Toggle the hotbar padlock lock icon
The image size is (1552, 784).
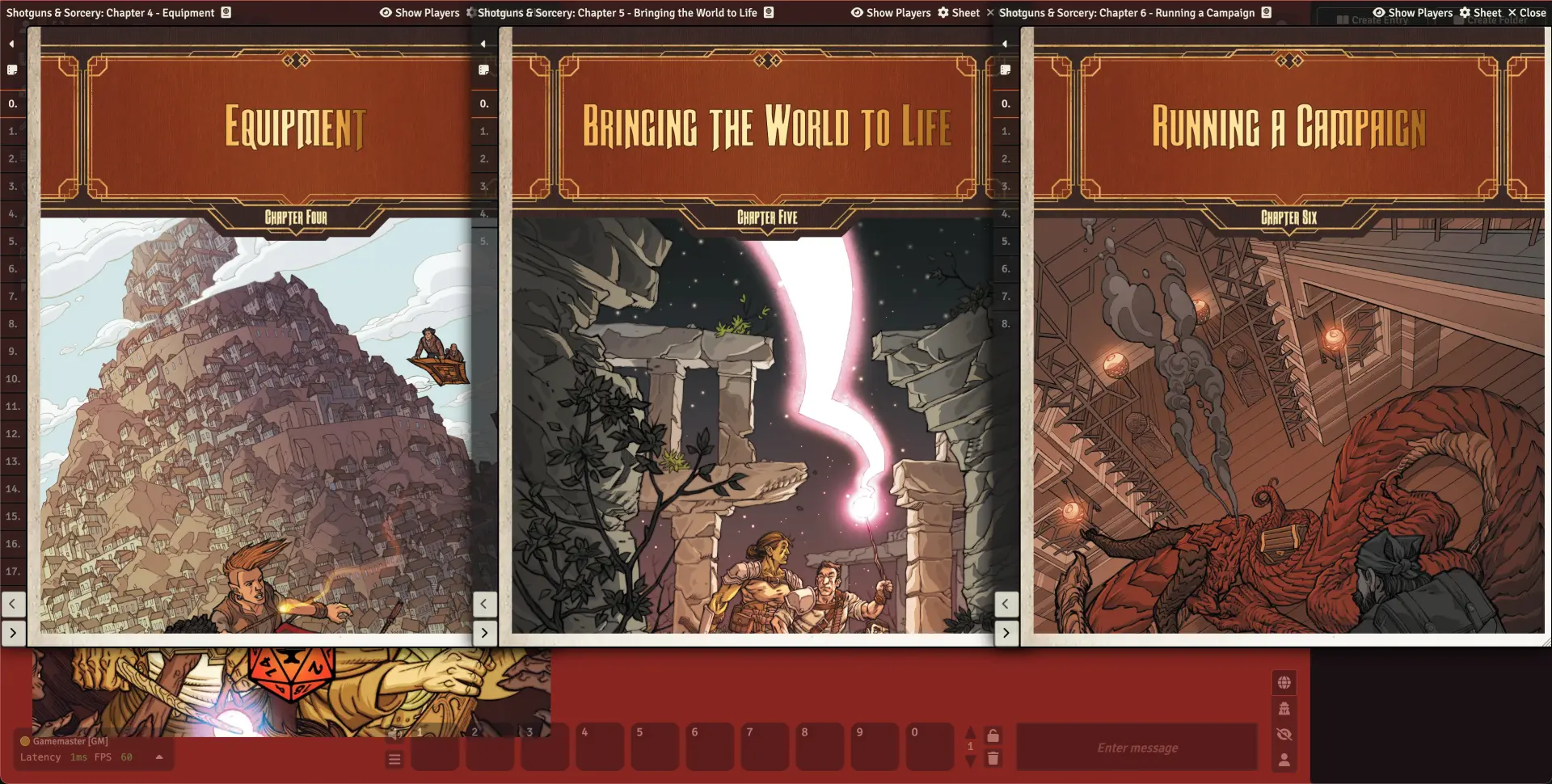pyautogui.click(x=993, y=736)
